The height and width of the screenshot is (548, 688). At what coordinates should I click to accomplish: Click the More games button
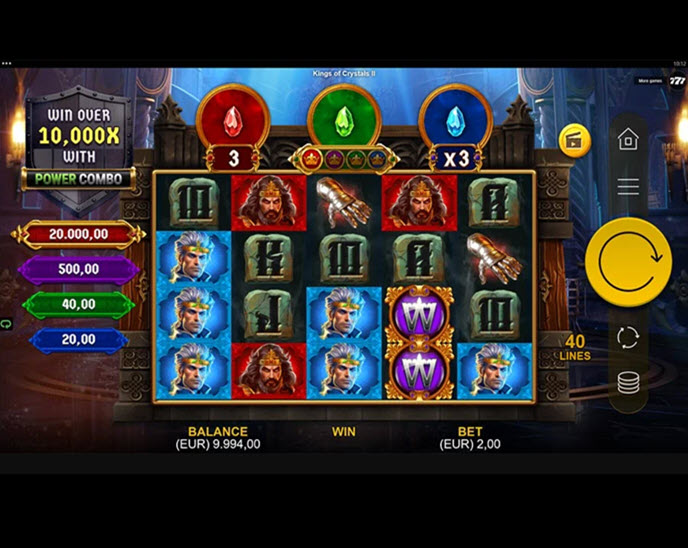point(649,80)
